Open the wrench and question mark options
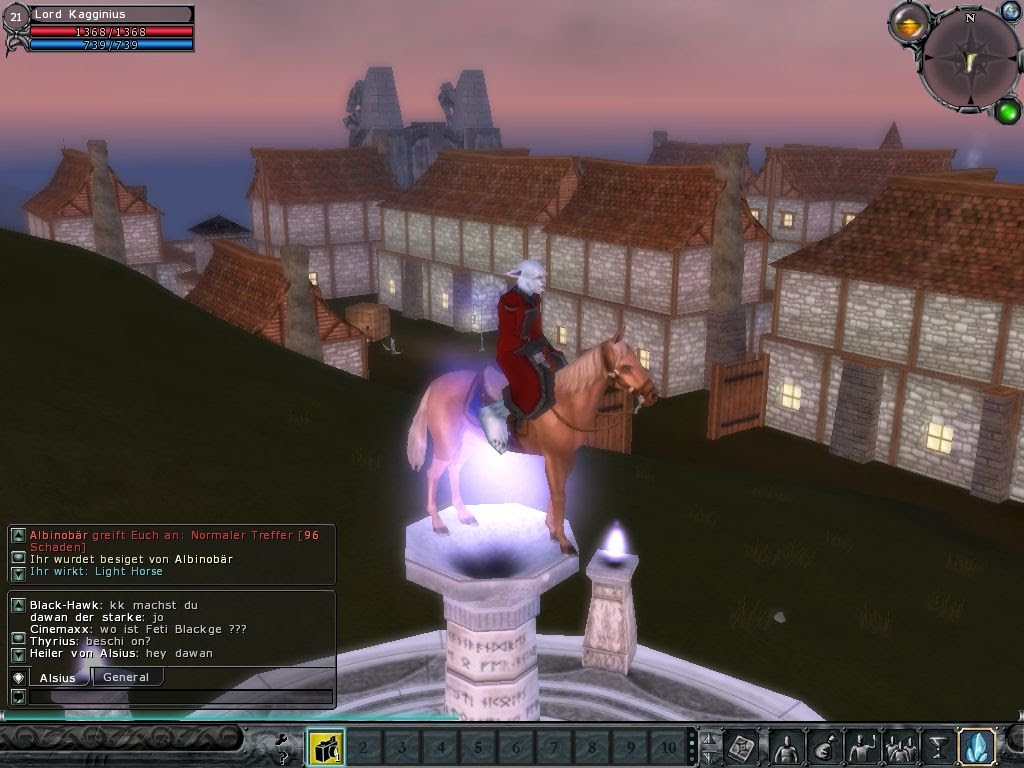1024x768 pixels. tap(284, 745)
